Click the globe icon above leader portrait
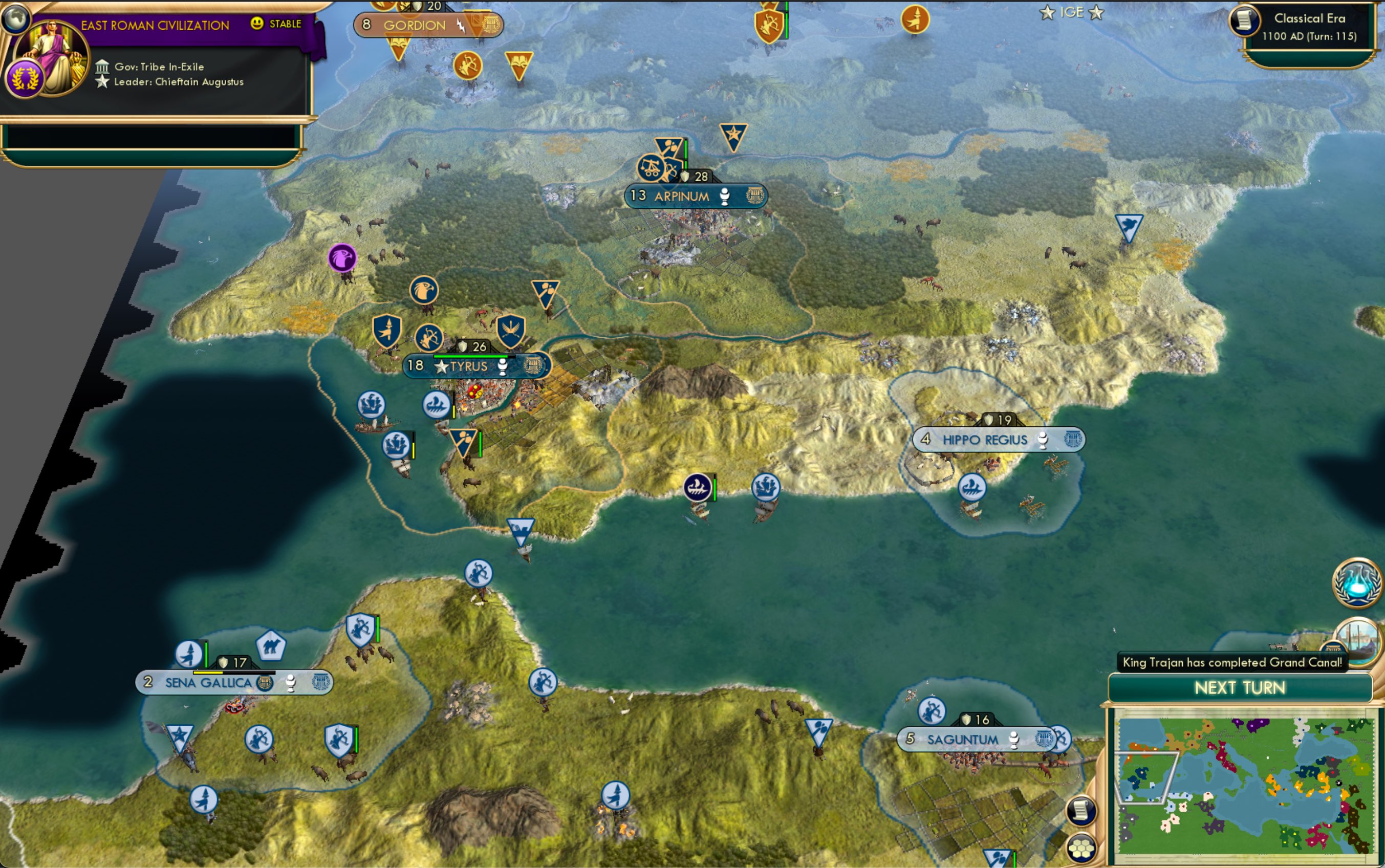This screenshot has width=1385, height=868. click(15, 18)
